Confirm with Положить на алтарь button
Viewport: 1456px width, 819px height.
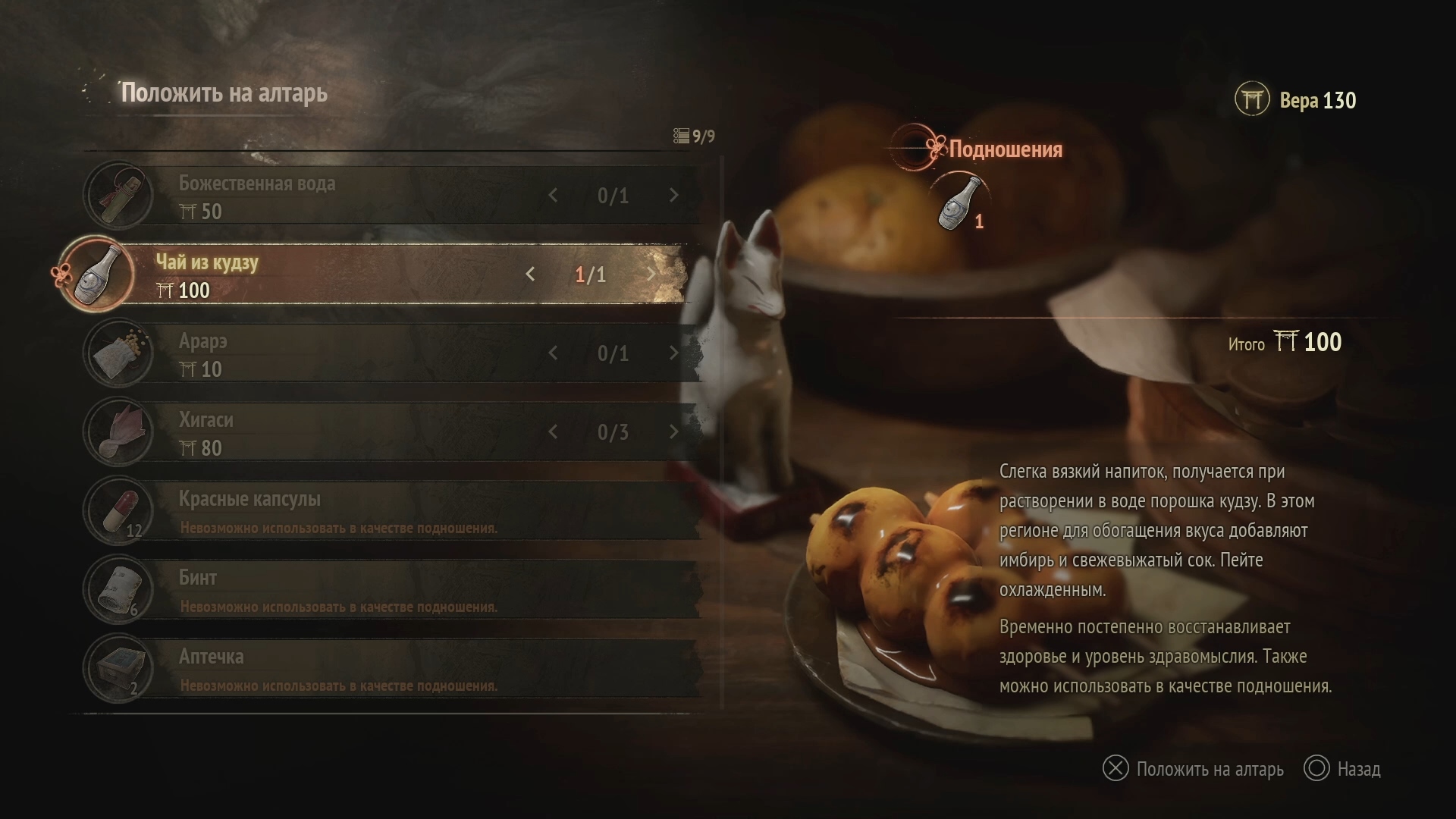pyautogui.click(x=1193, y=769)
